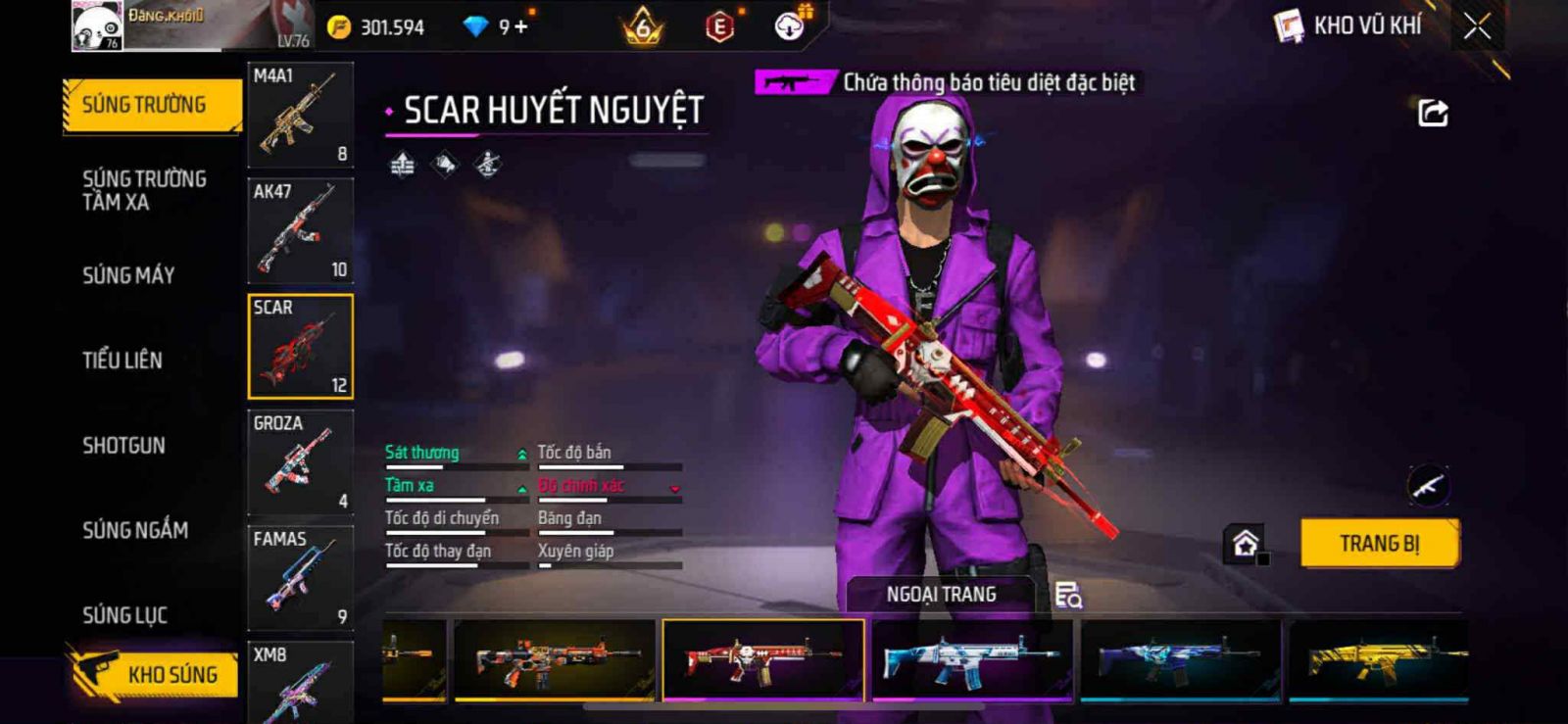Open the Súng Ngắm category
1568x724 pixels.
click(x=135, y=530)
